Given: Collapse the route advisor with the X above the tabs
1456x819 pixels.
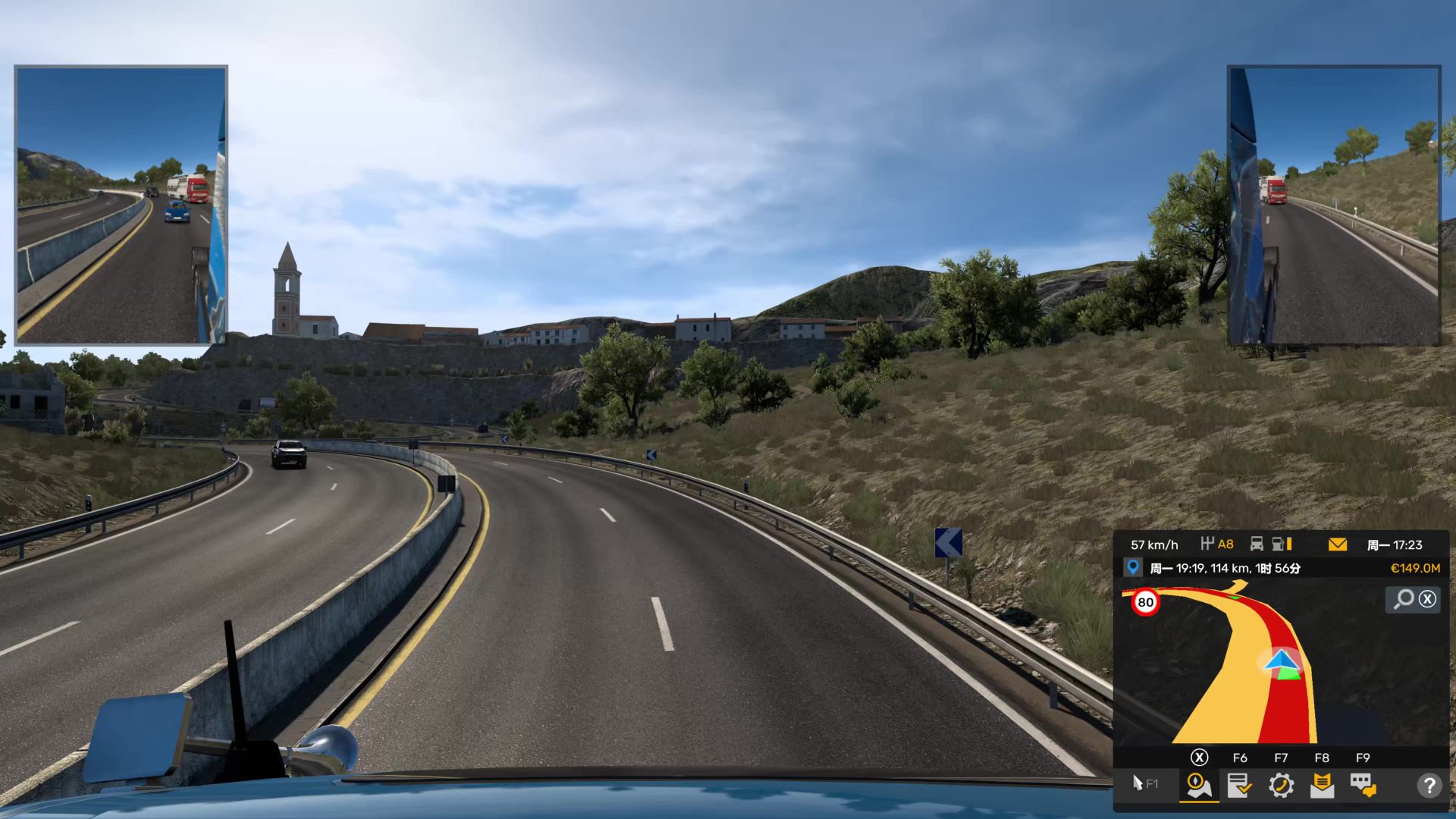Looking at the screenshot, I should pyautogui.click(x=1199, y=758).
